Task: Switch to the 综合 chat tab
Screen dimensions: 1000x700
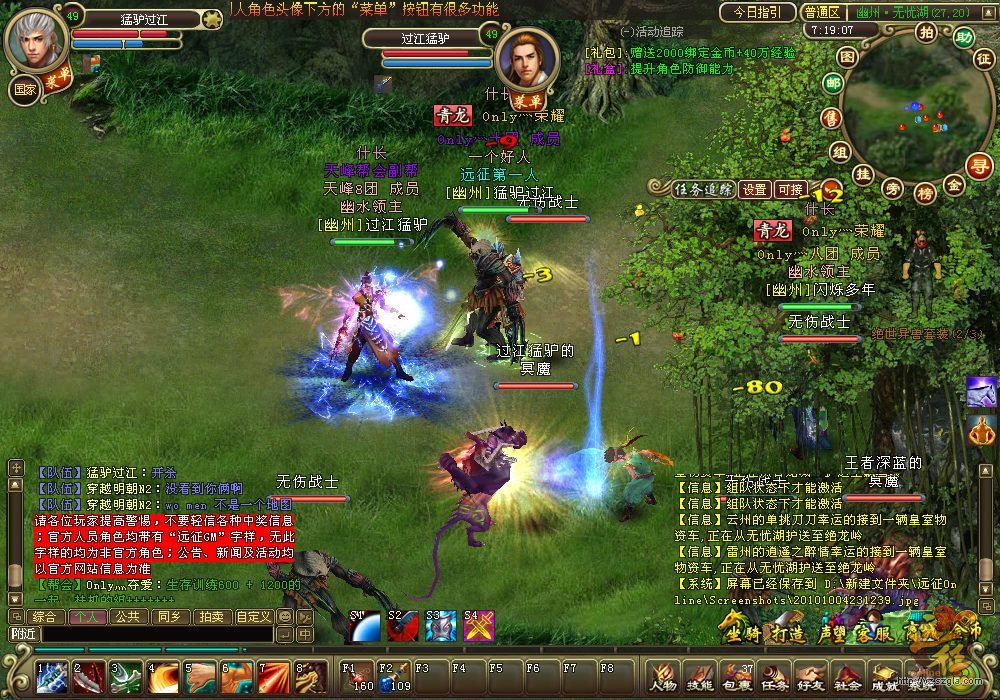Action: point(43,616)
